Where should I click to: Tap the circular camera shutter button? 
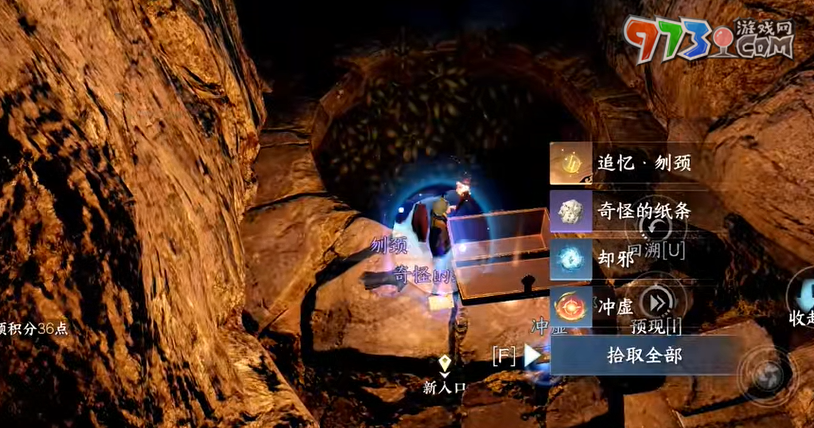coord(768,374)
